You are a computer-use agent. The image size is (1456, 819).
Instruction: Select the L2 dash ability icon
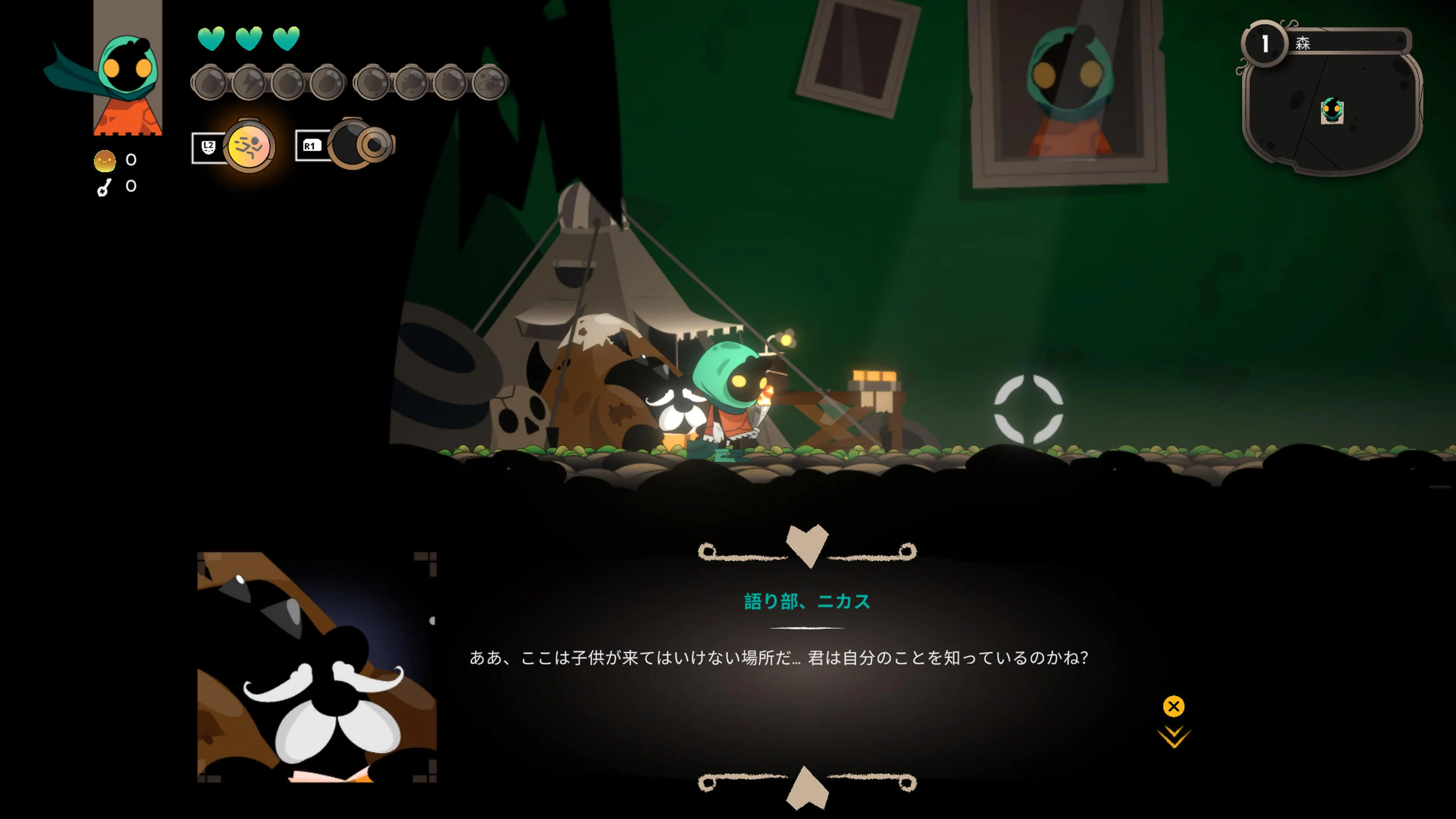(x=249, y=147)
